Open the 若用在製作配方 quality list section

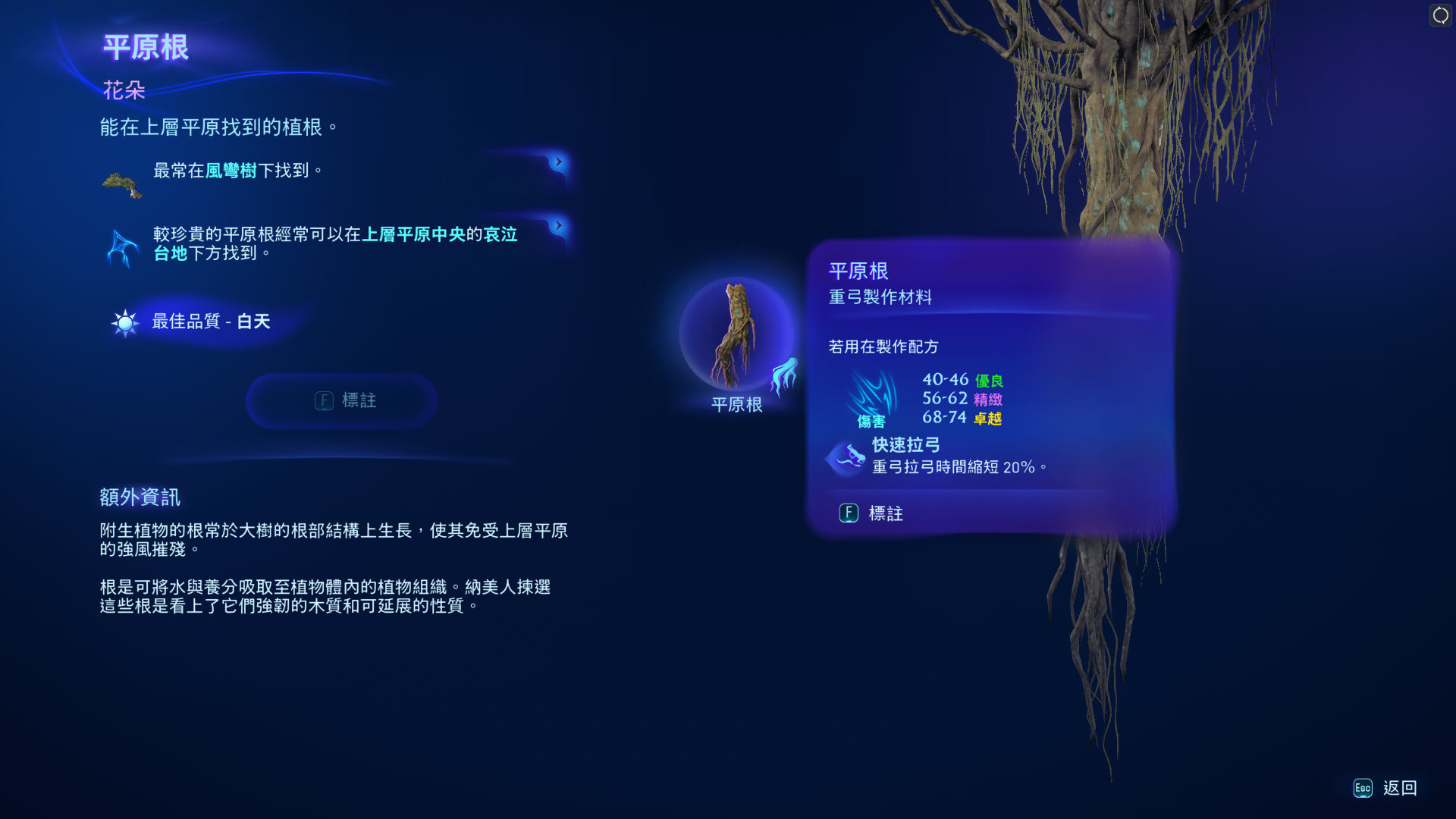883,347
